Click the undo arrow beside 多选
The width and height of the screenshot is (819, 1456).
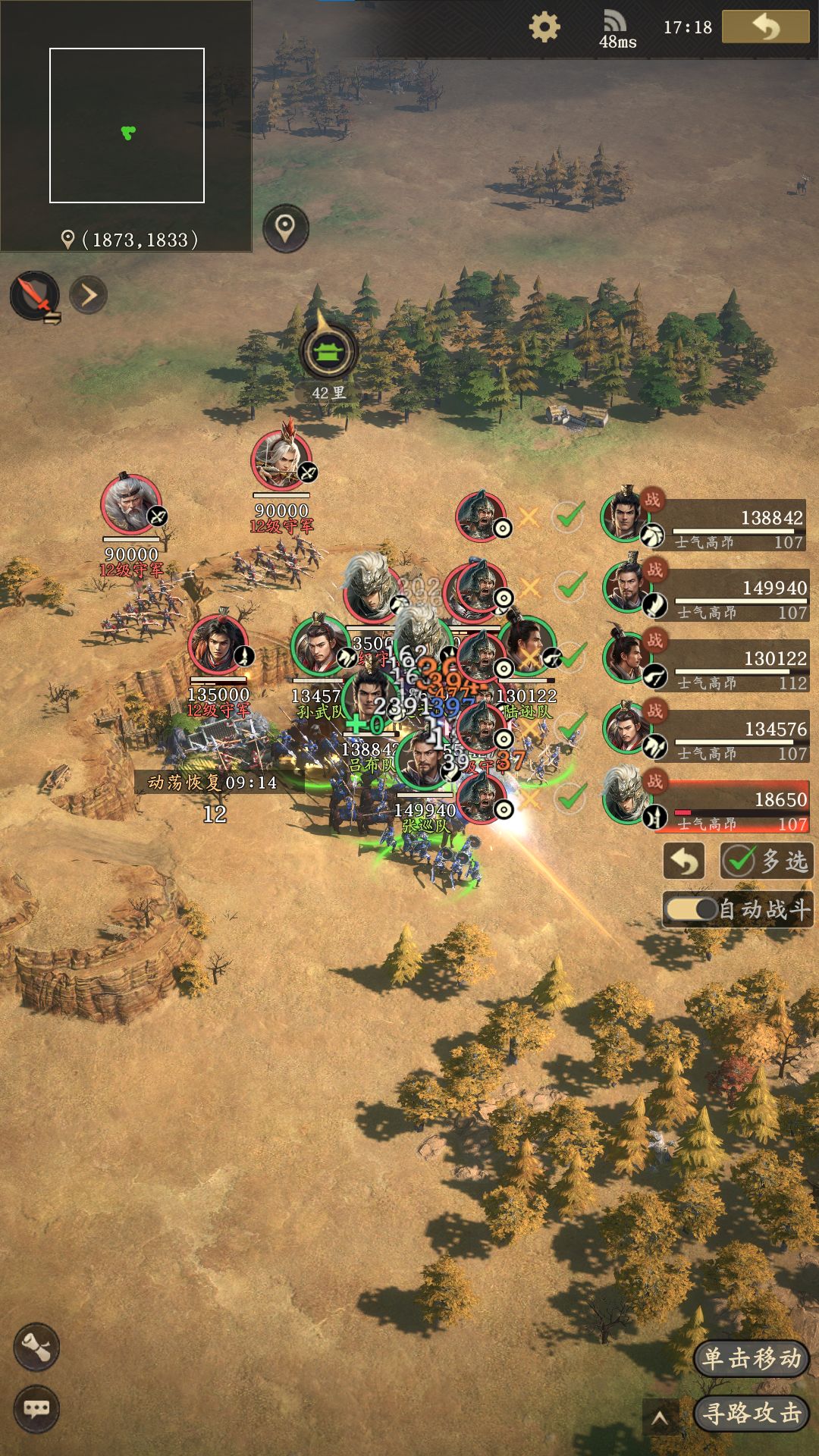pyautogui.click(x=684, y=861)
